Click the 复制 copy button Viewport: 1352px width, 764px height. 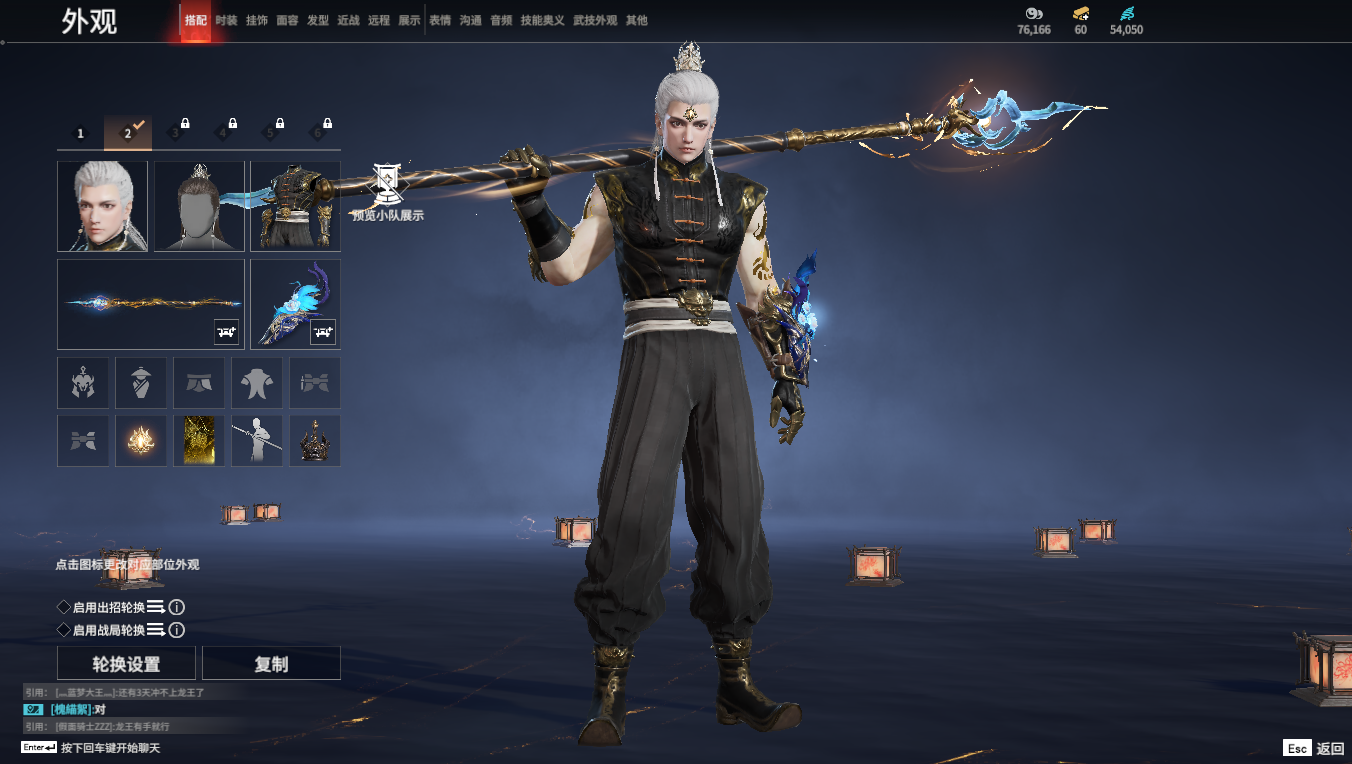click(x=271, y=664)
